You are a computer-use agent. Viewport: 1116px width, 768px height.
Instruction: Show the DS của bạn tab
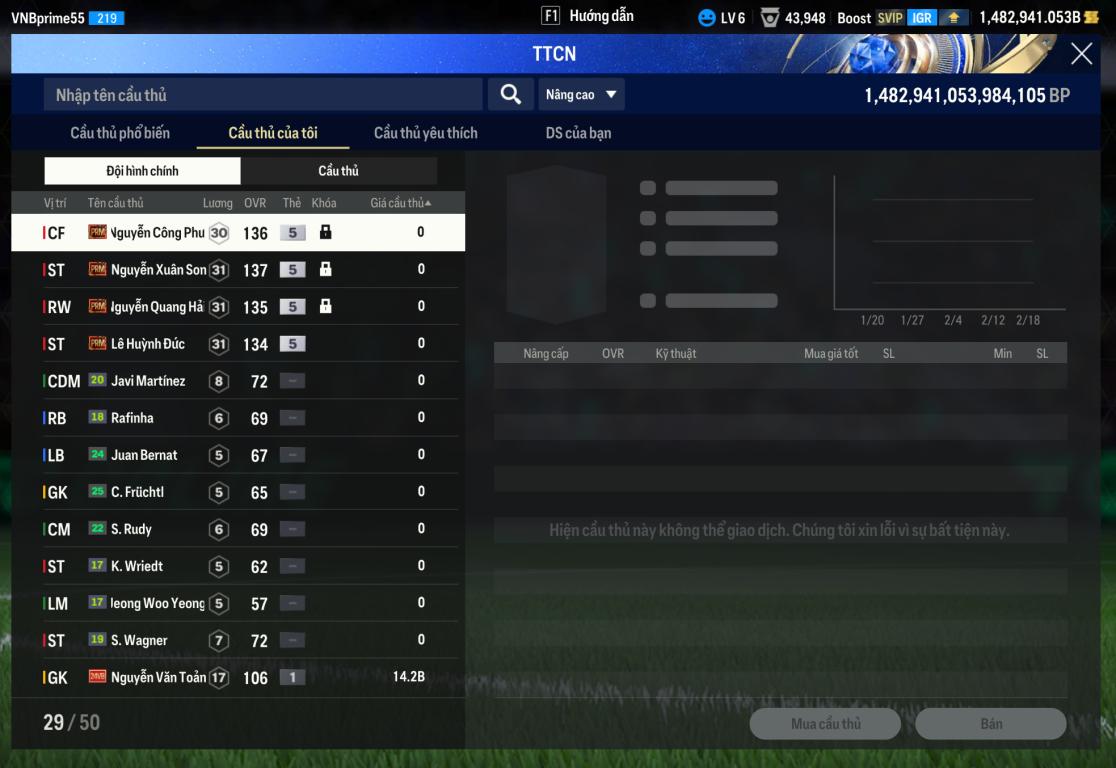(578, 133)
